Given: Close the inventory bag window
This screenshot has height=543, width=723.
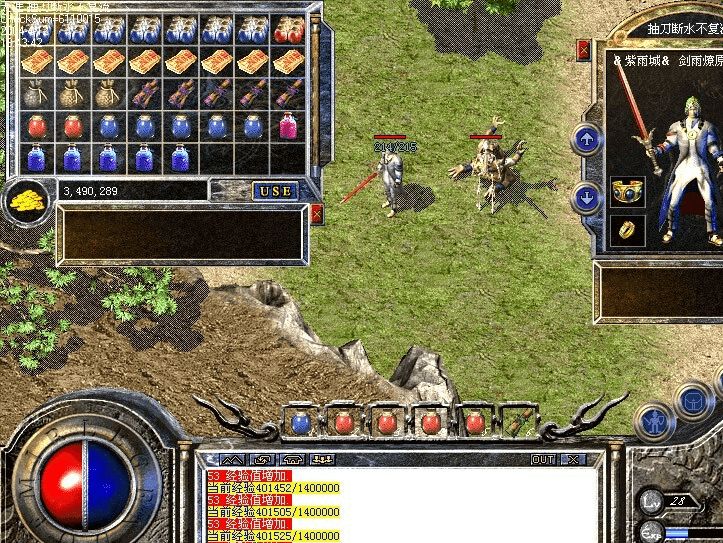Looking at the screenshot, I should (317, 214).
